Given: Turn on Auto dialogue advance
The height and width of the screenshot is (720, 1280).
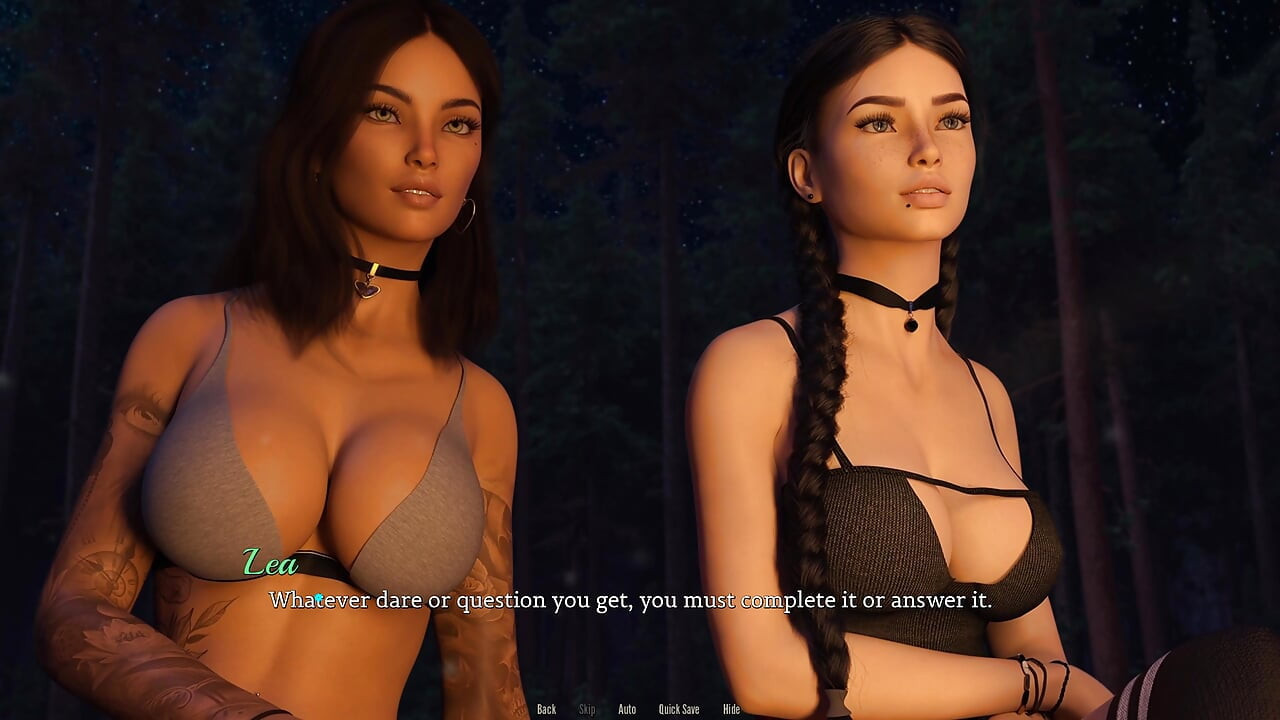Looking at the screenshot, I should [x=627, y=709].
